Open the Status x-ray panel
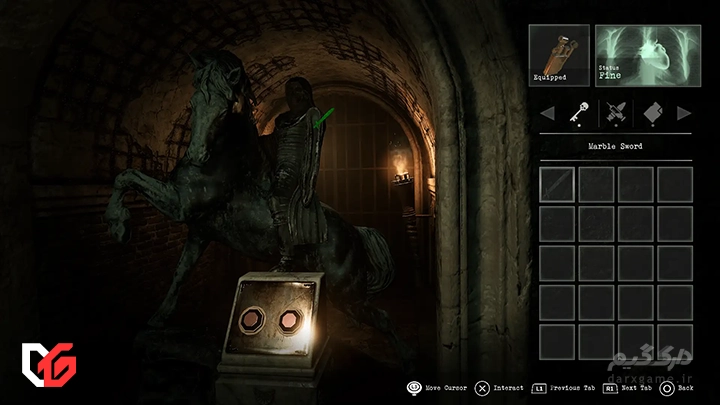This screenshot has height=405, width=720. point(643,55)
